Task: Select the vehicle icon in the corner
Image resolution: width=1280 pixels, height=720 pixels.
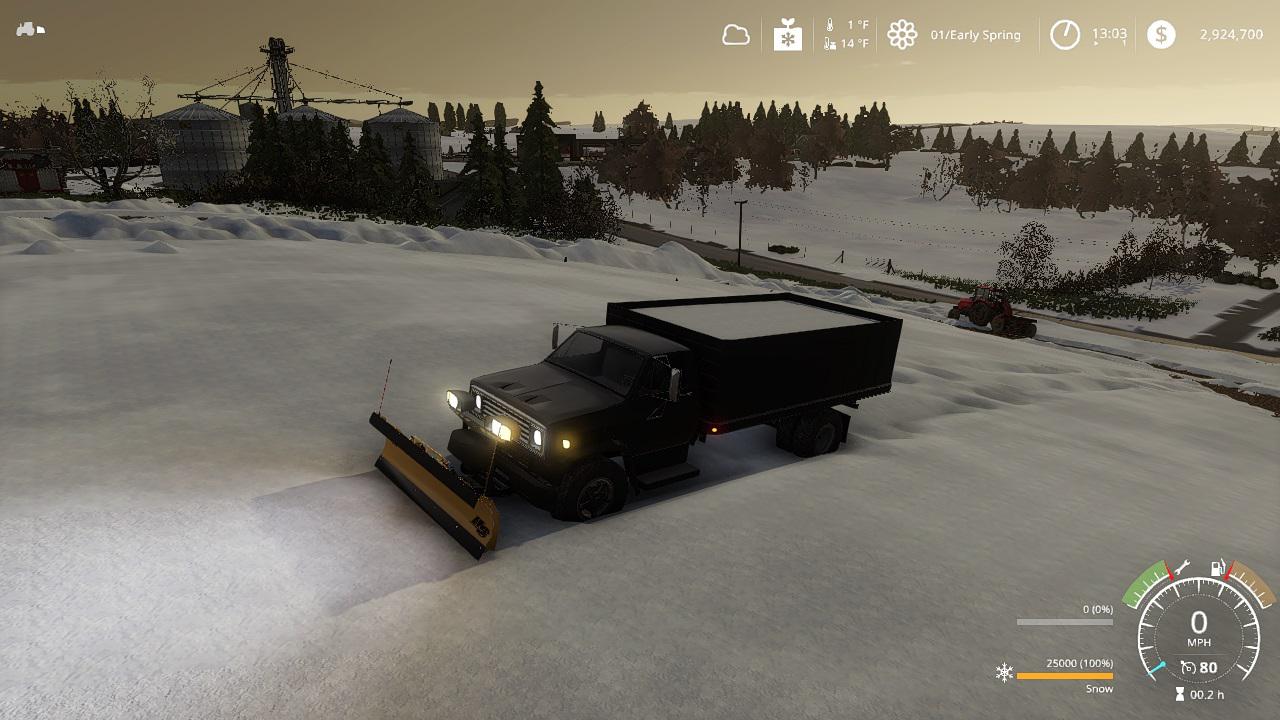Action: point(30,29)
